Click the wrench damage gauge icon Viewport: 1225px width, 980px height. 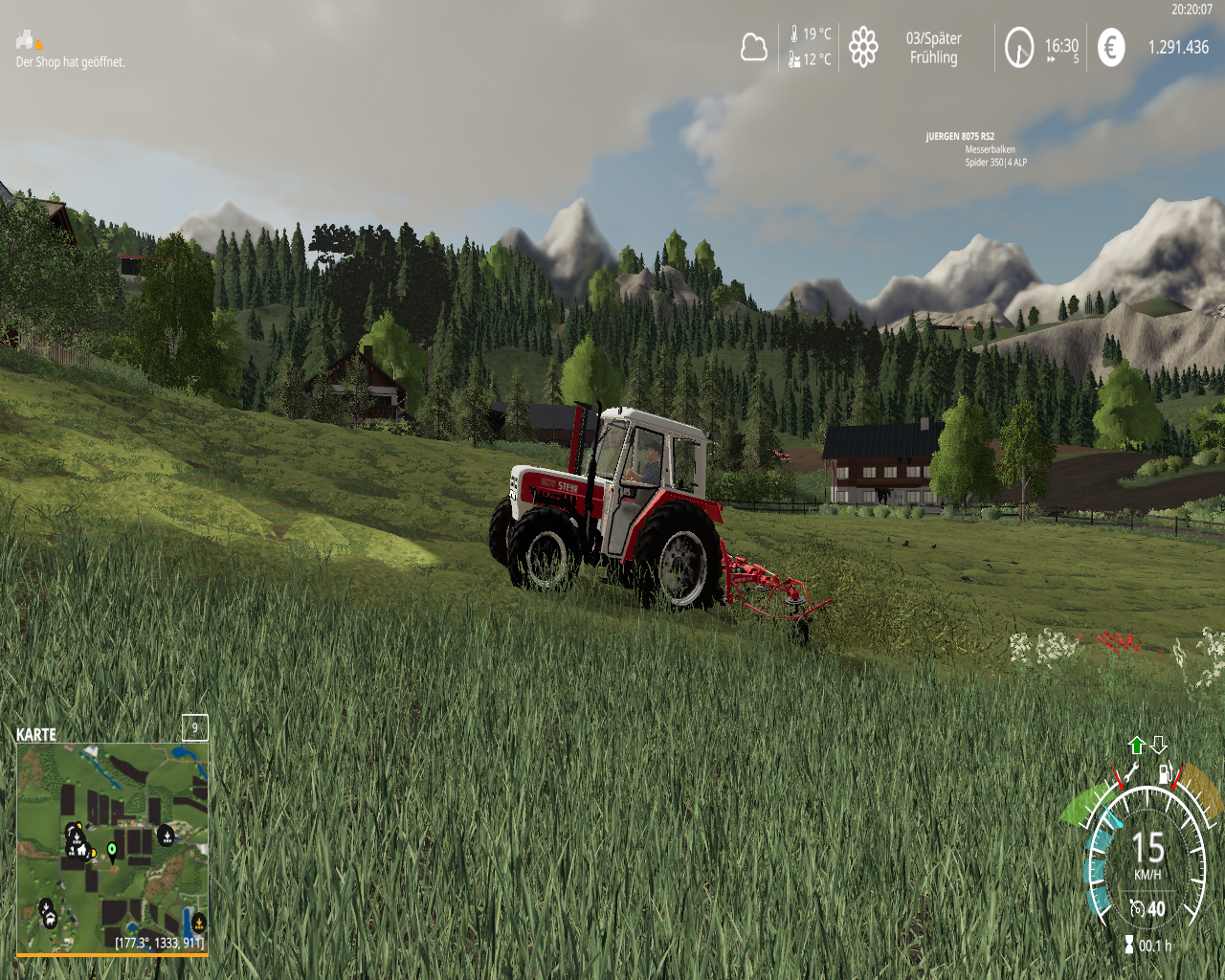click(1131, 771)
